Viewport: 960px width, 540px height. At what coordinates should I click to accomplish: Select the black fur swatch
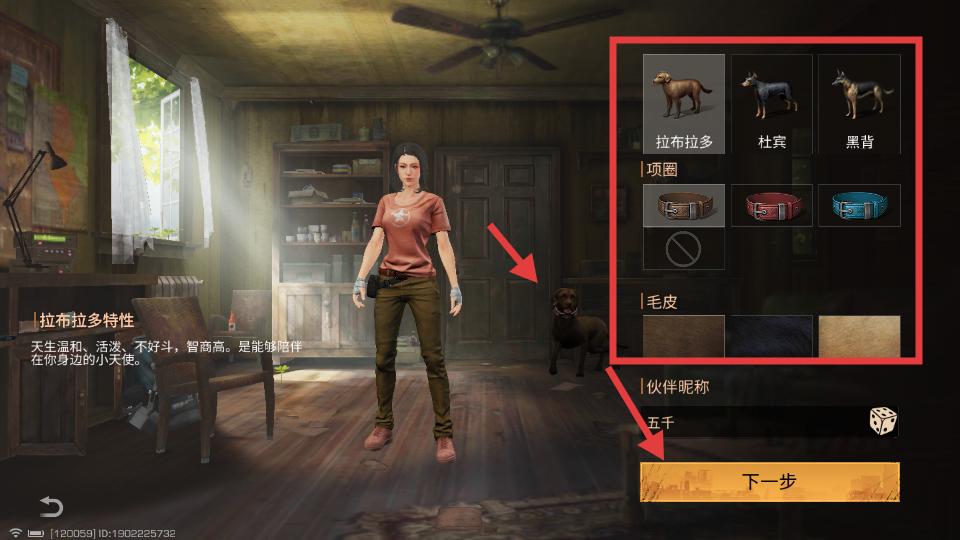[x=771, y=337]
